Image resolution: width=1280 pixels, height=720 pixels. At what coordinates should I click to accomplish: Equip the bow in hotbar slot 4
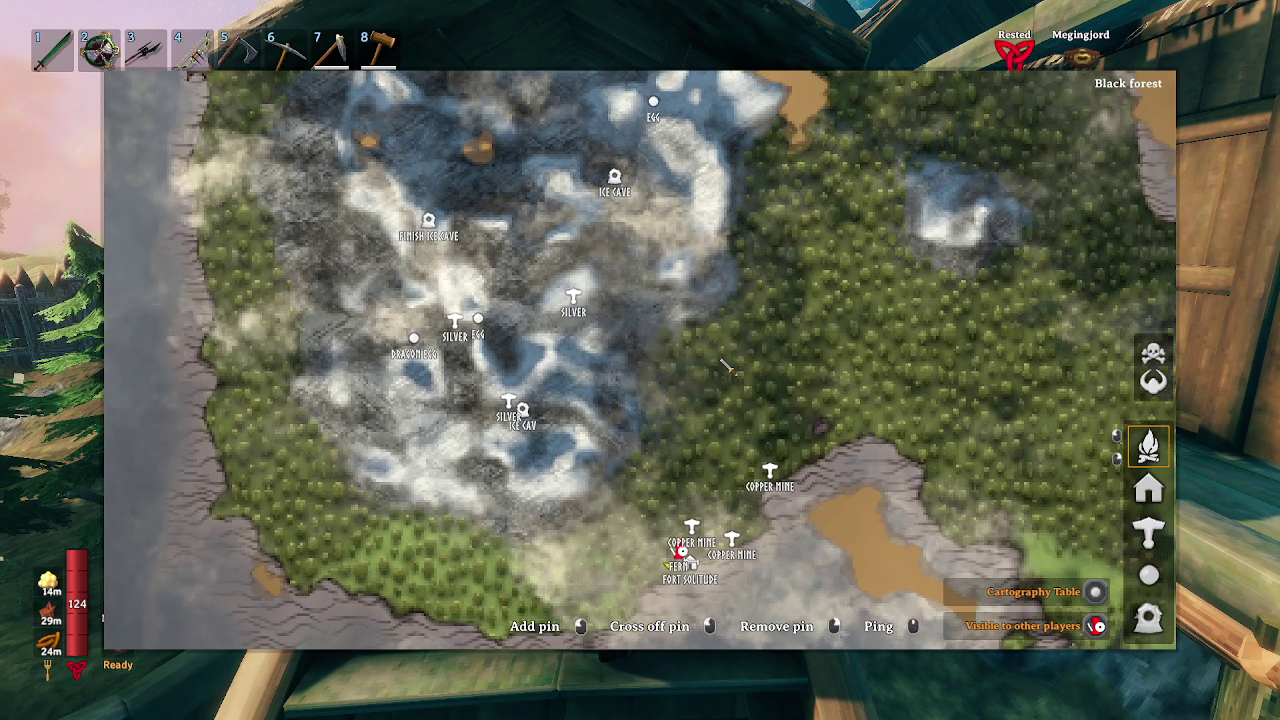coord(193,50)
